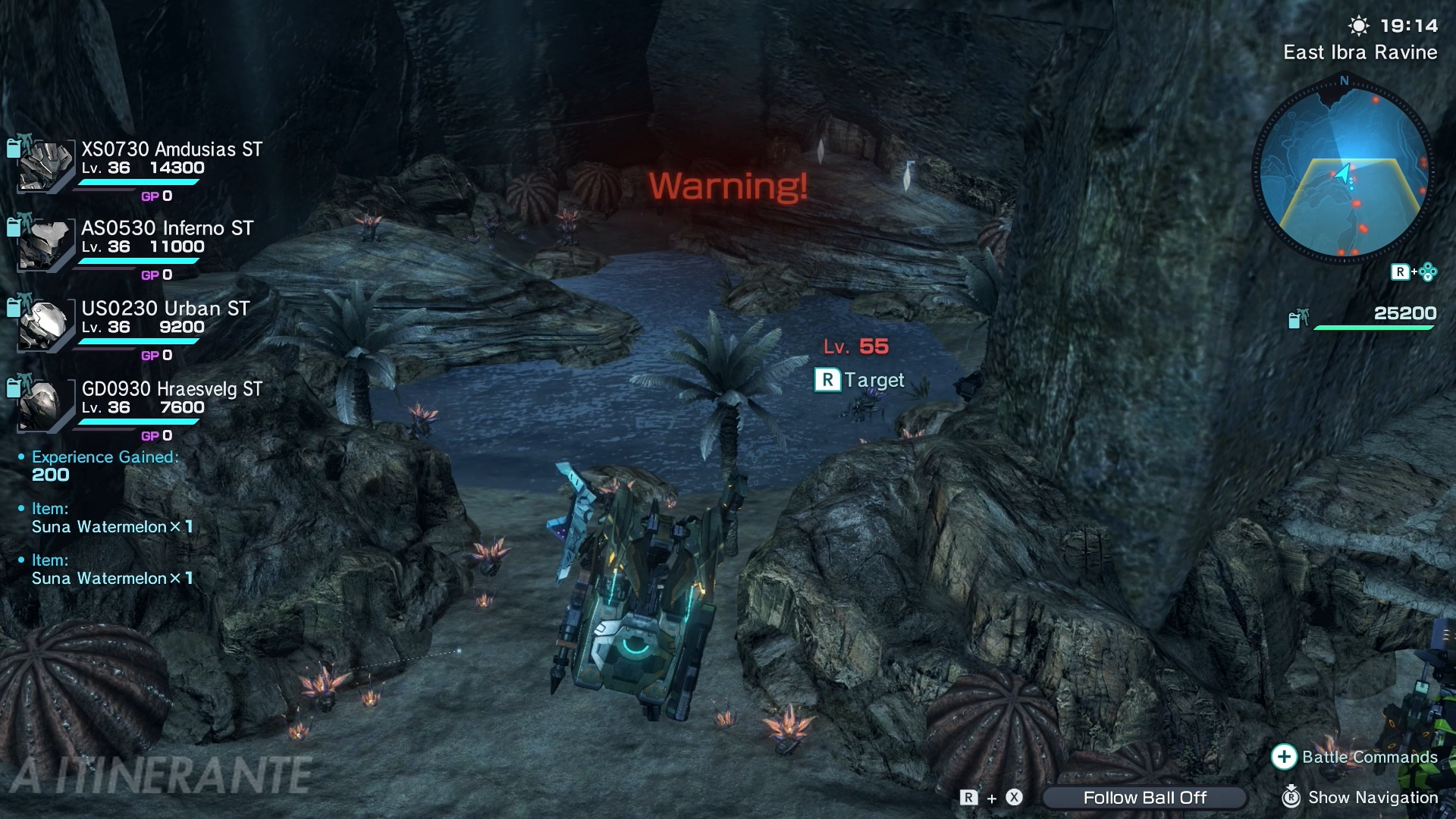Image resolution: width=1456 pixels, height=819 pixels.
Task: Toggle the Follow Ball Off button
Action: click(1144, 798)
